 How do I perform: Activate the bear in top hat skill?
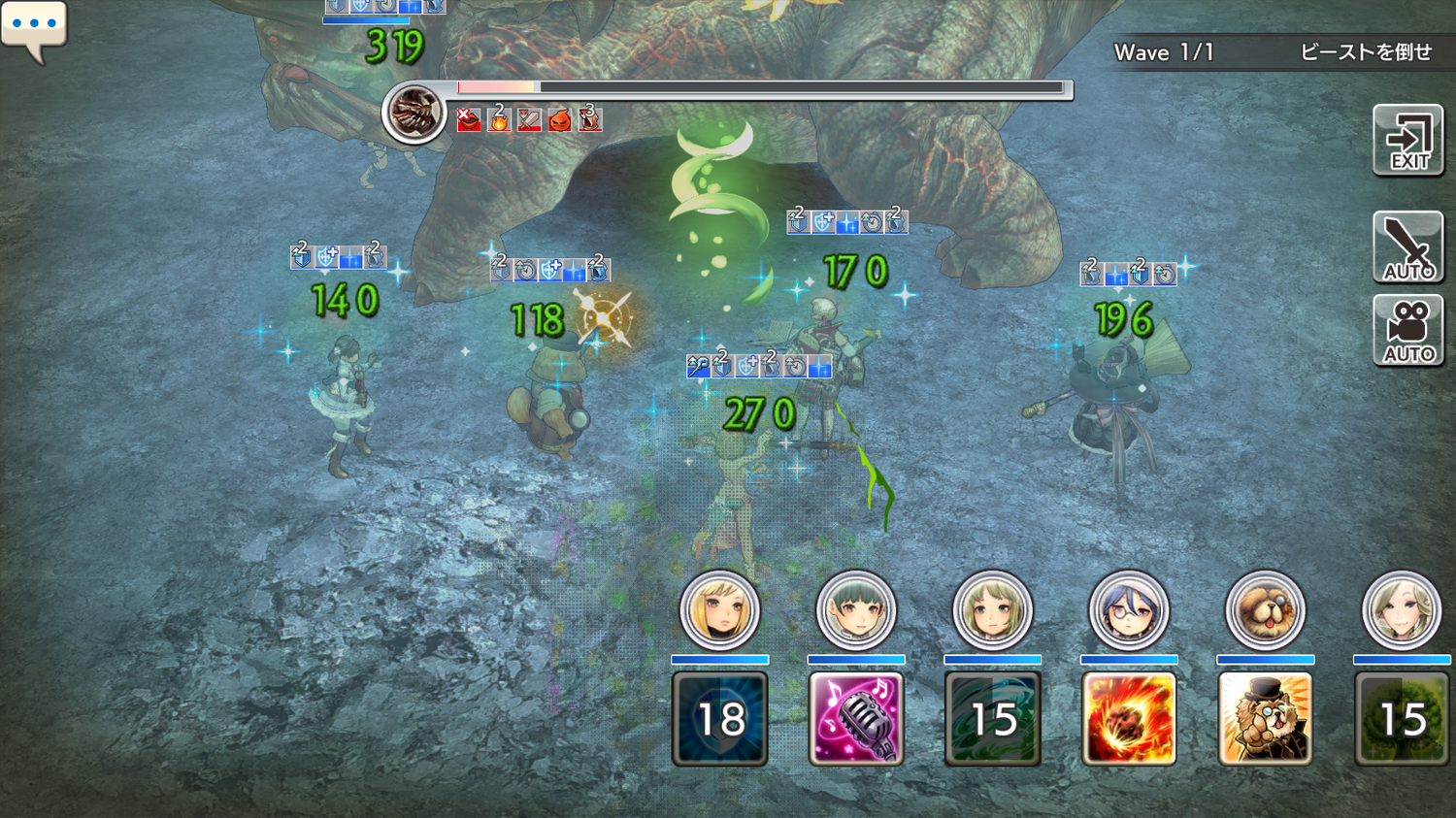click(1265, 718)
